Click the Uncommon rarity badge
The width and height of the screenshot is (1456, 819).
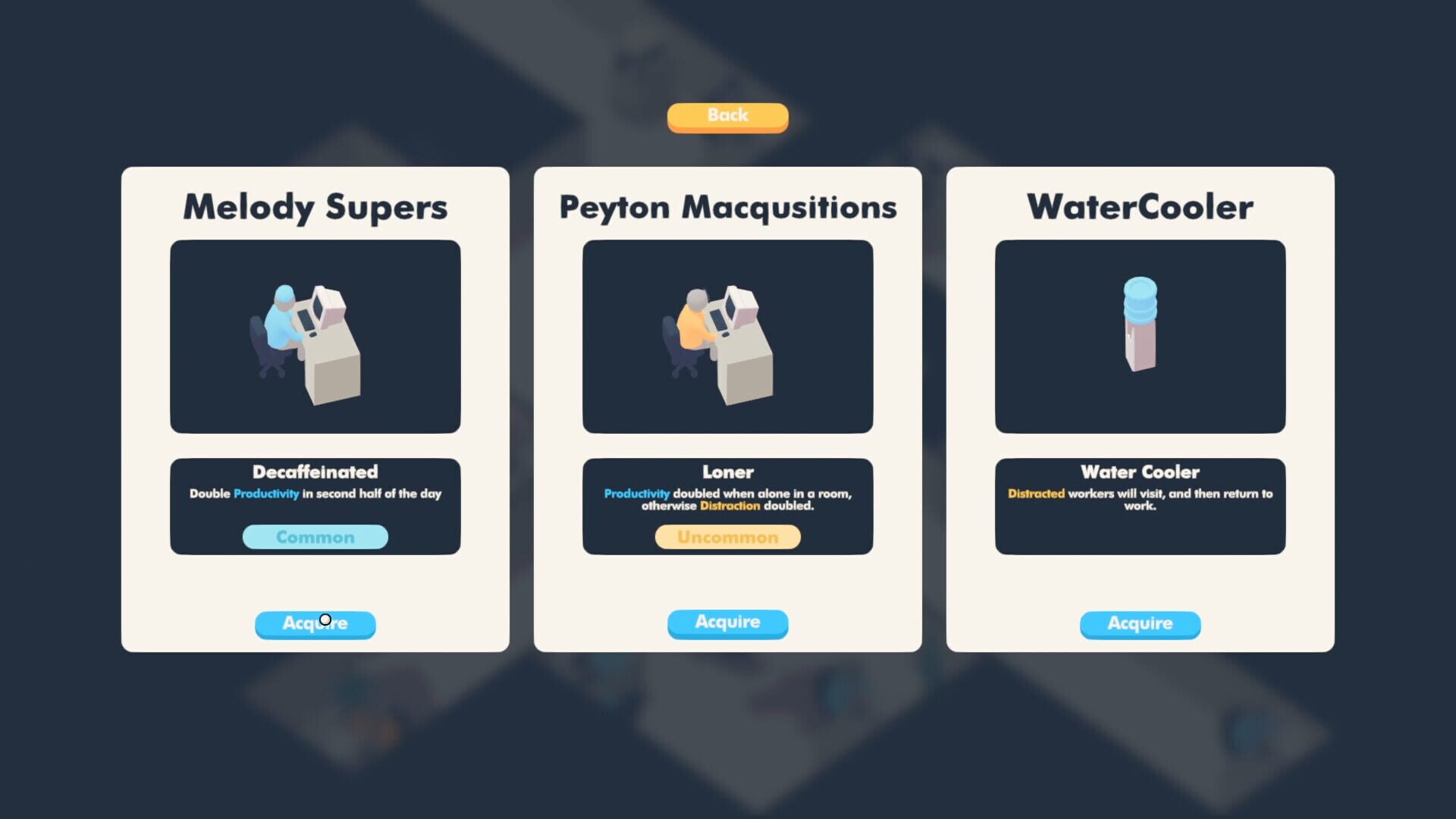point(726,537)
